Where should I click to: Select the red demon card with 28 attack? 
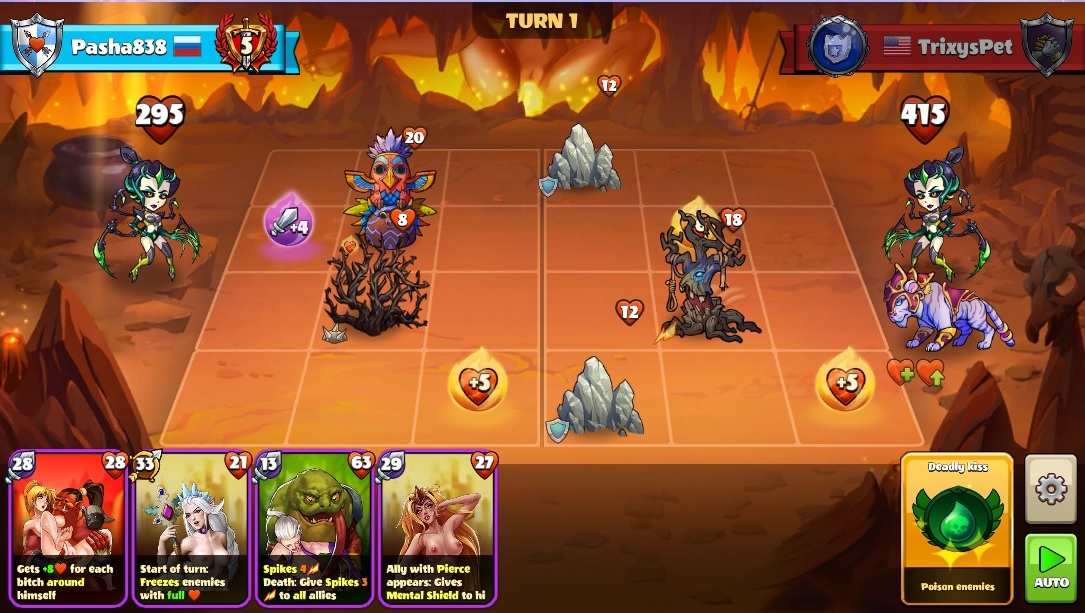pos(68,528)
